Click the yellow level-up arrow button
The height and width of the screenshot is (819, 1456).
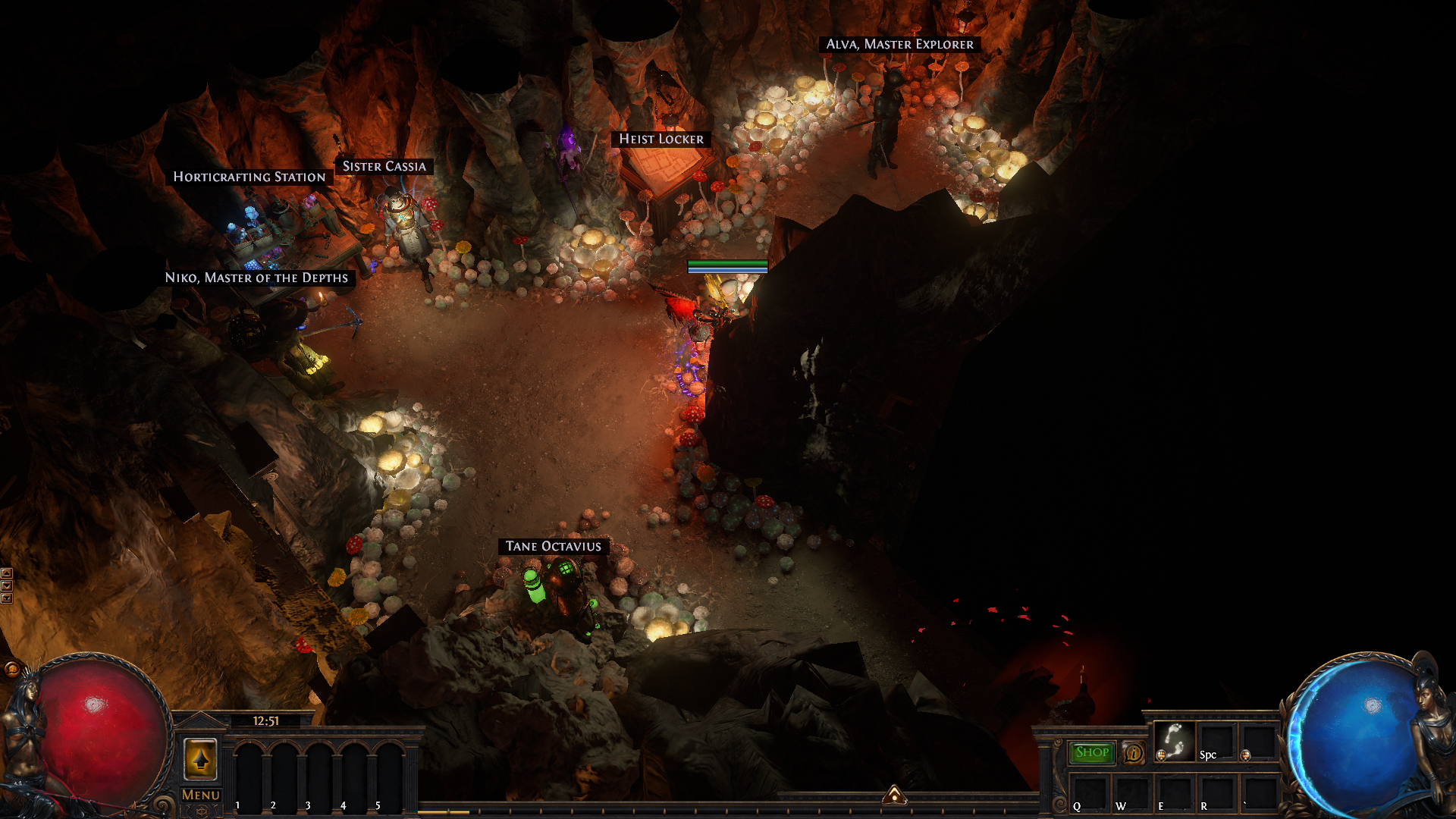[x=201, y=758]
